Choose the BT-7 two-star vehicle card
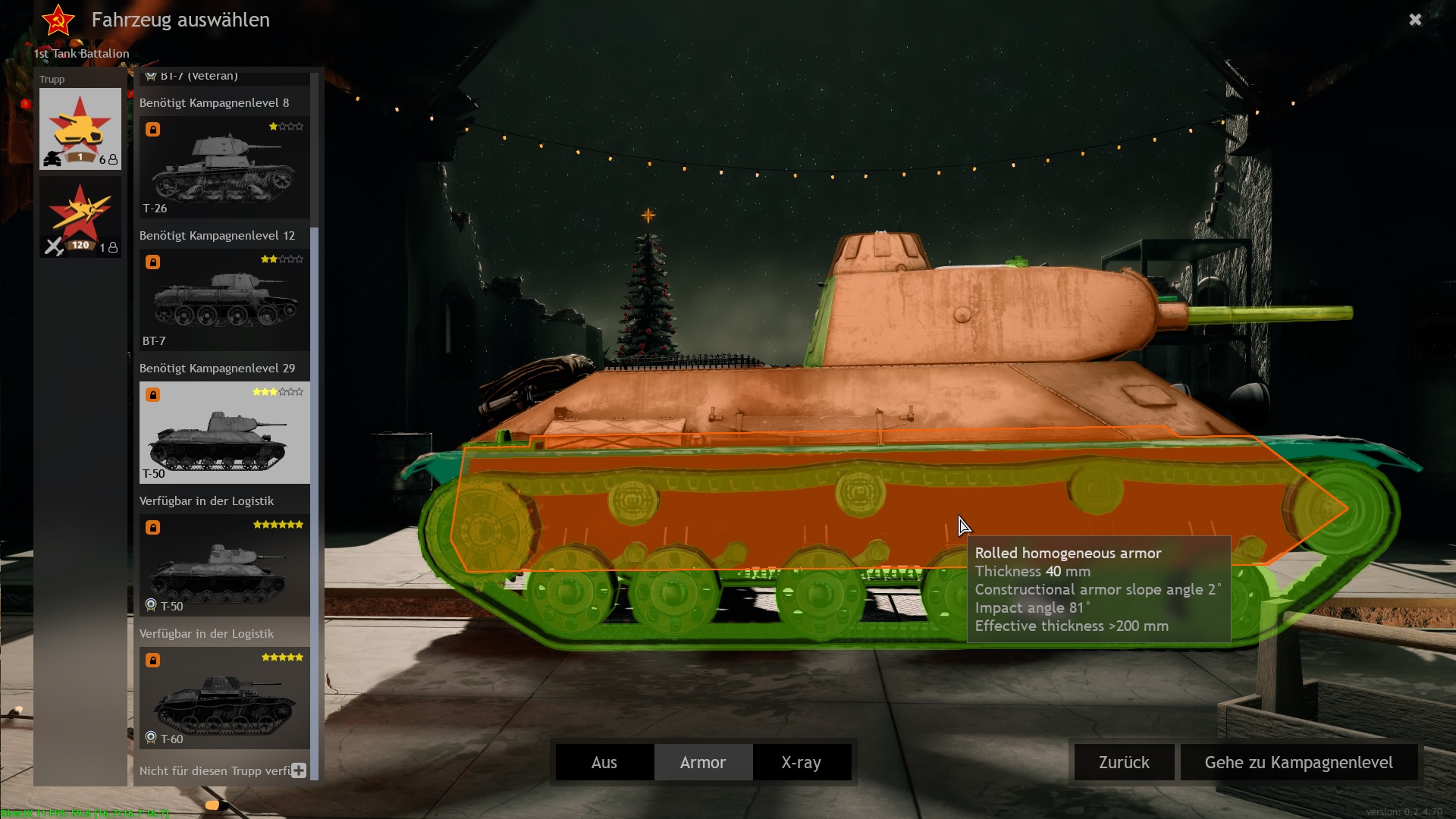 224,300
